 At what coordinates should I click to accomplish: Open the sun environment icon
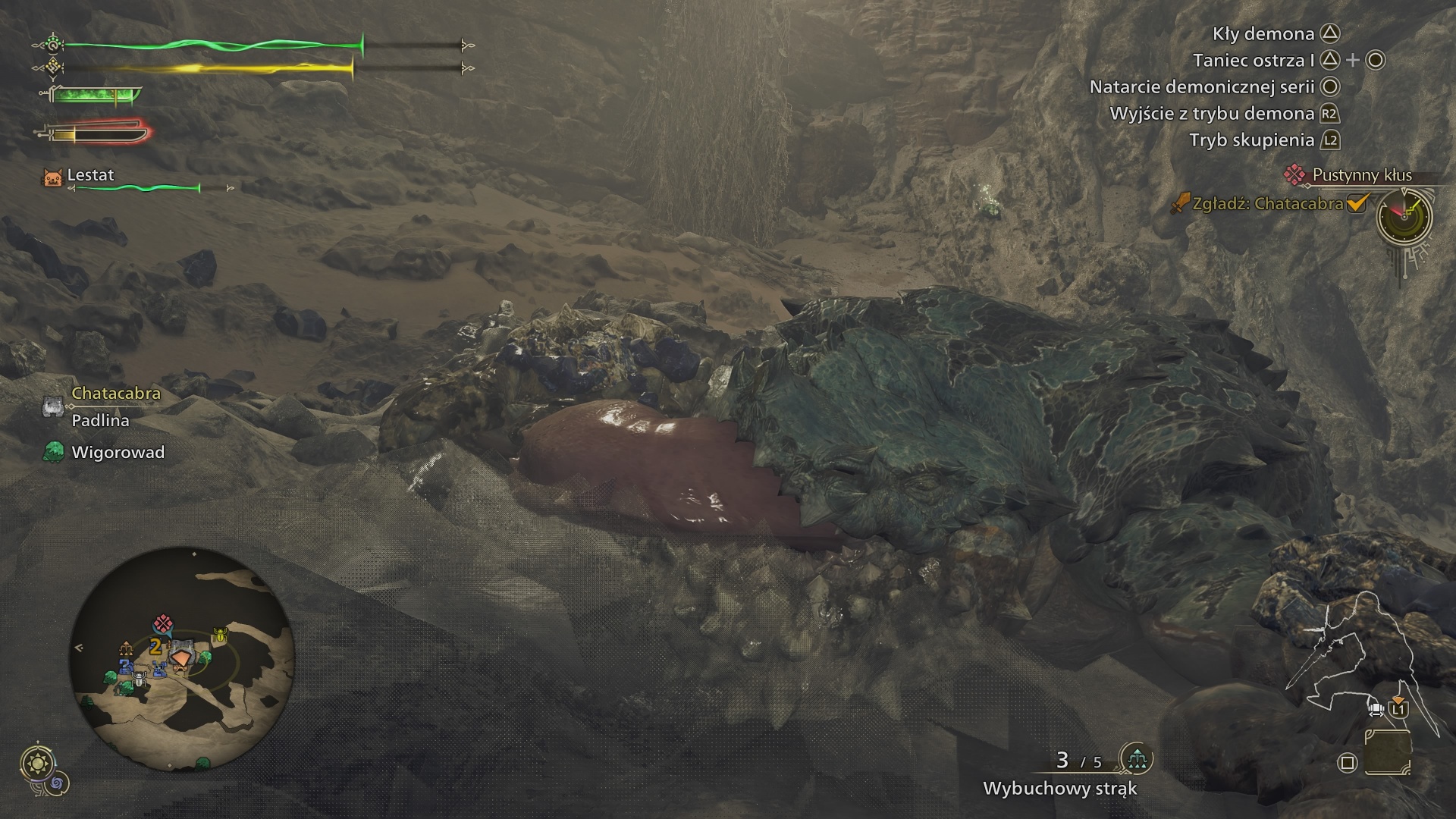pos(36,763)
